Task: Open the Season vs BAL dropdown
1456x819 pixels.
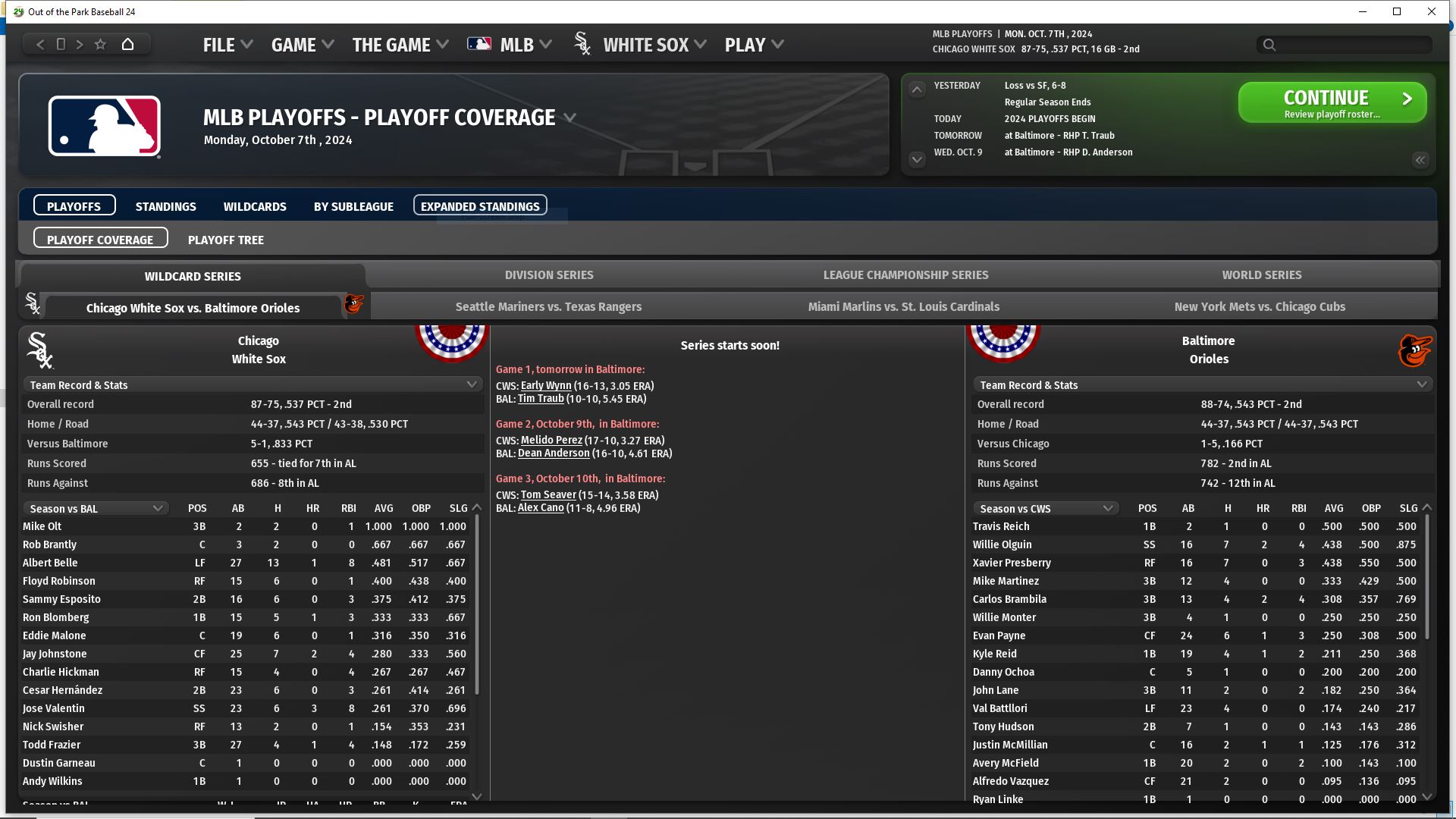Action: (96, 509)
